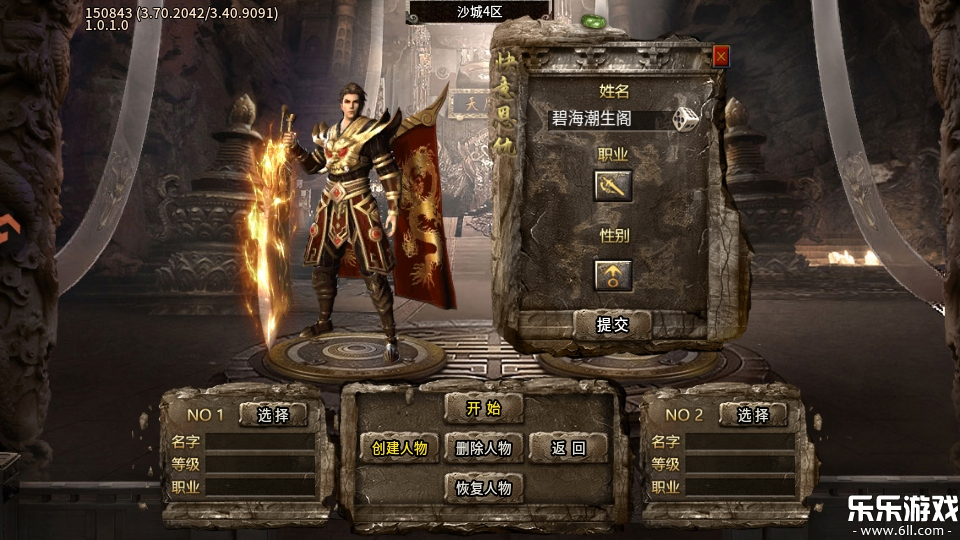960x540 pixels.
Task: Choose the class icon under 职业
Action: click(613, 185)
